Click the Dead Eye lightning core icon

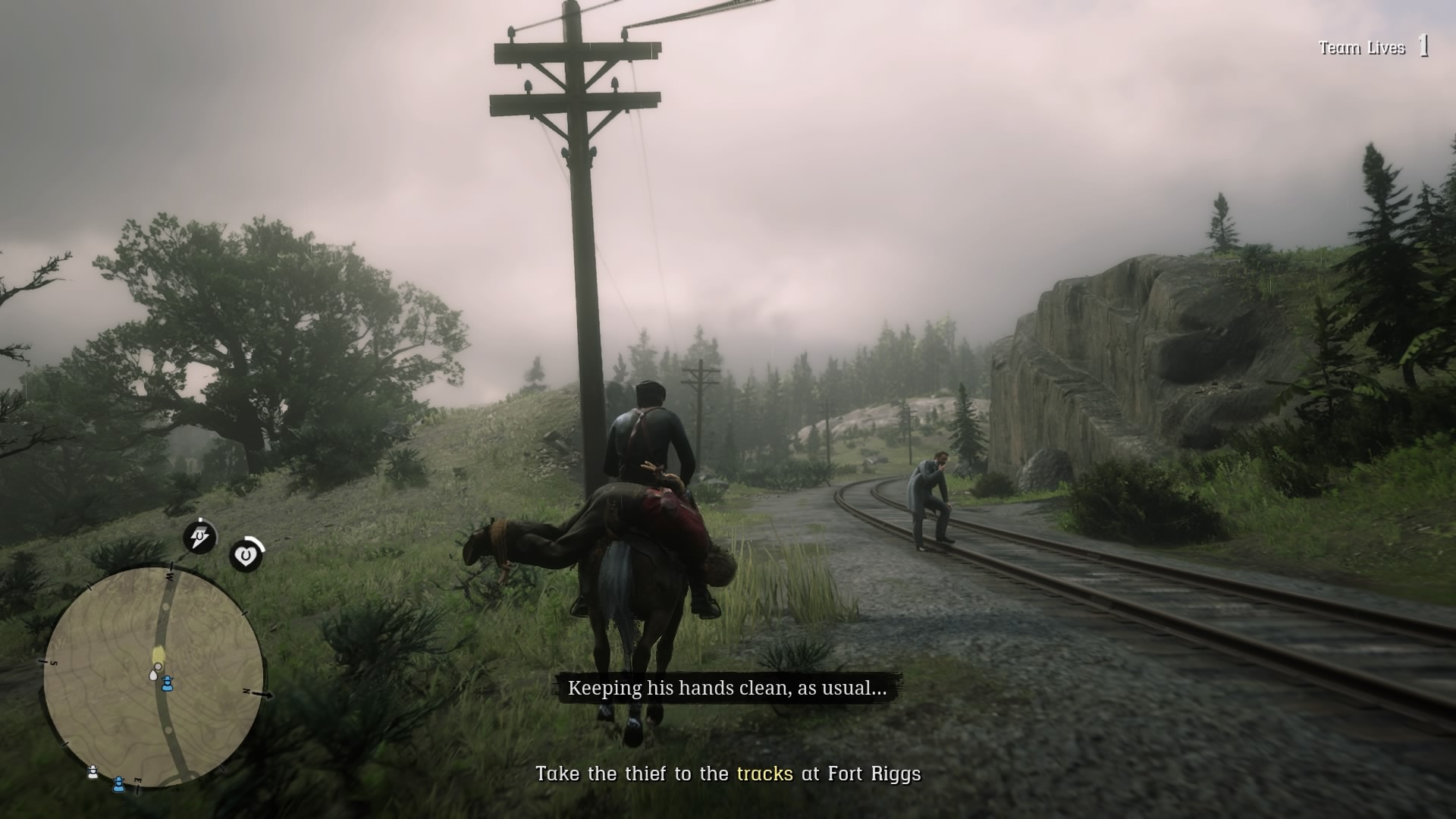(199, 535)
